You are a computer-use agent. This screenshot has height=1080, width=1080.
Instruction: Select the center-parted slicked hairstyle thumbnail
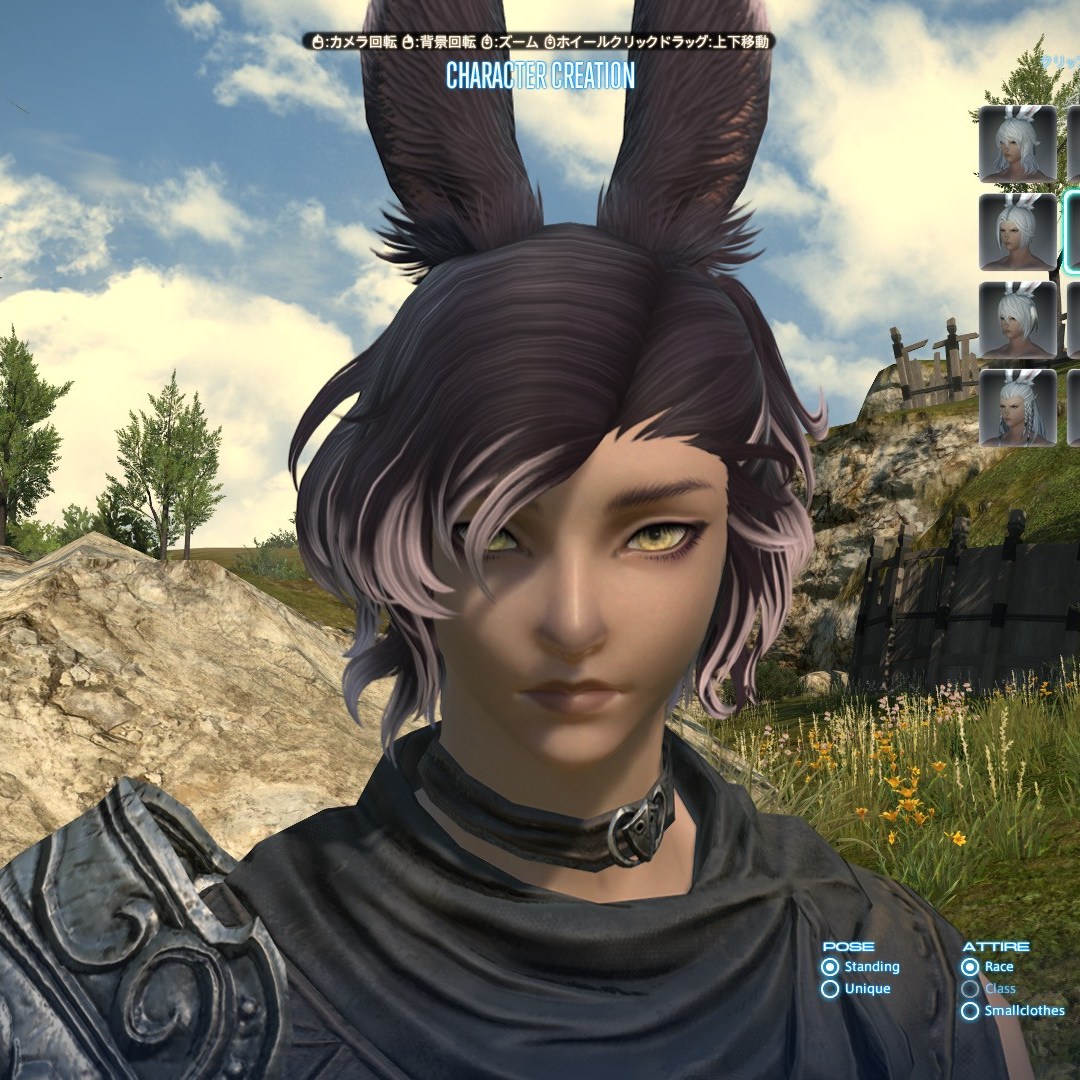[1018, 231]
